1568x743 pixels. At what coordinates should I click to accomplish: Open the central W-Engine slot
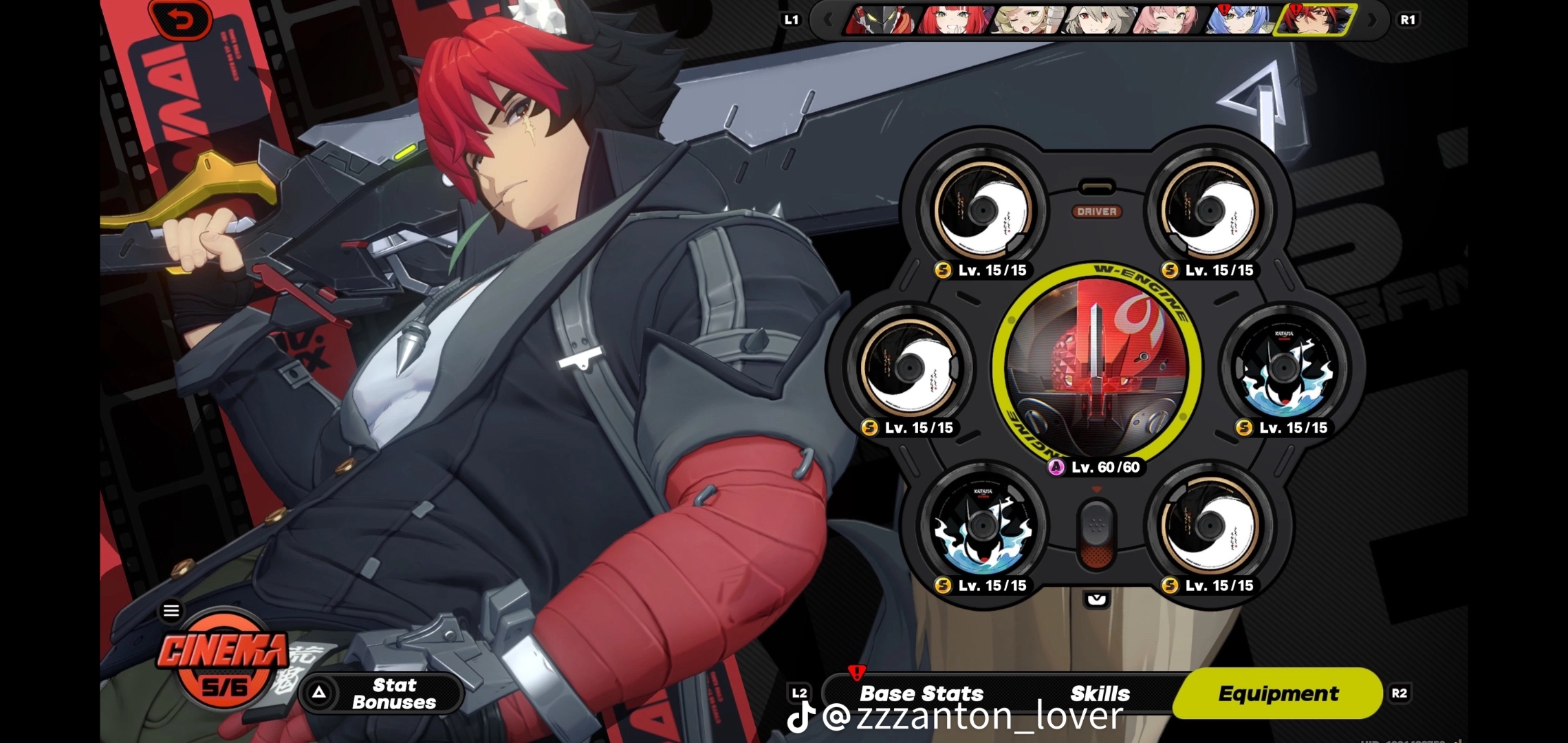1097,367
